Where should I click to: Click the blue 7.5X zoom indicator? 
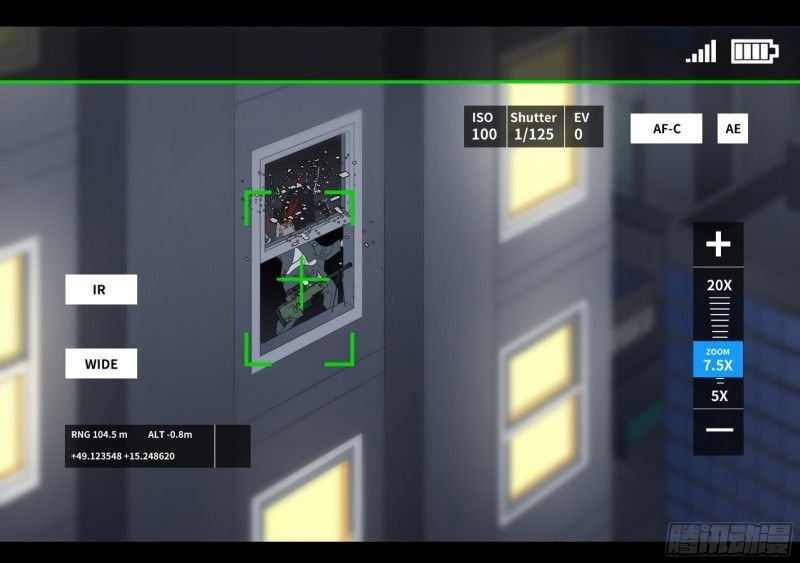point(718,359)
